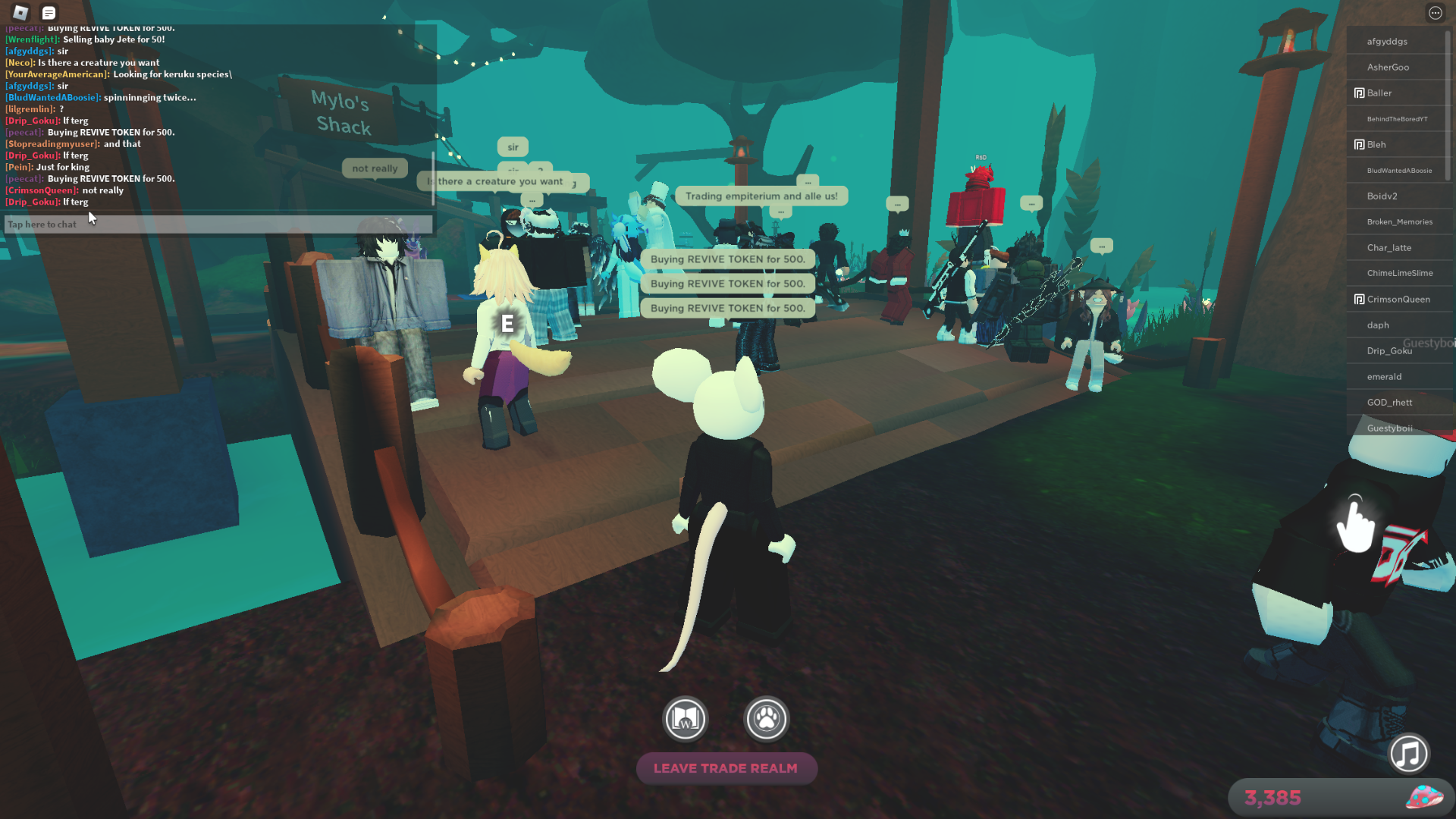Open the three-dots options menu
This screenshot has width=1456, height=819.
pyautogui.click(x=1435, y=13)
